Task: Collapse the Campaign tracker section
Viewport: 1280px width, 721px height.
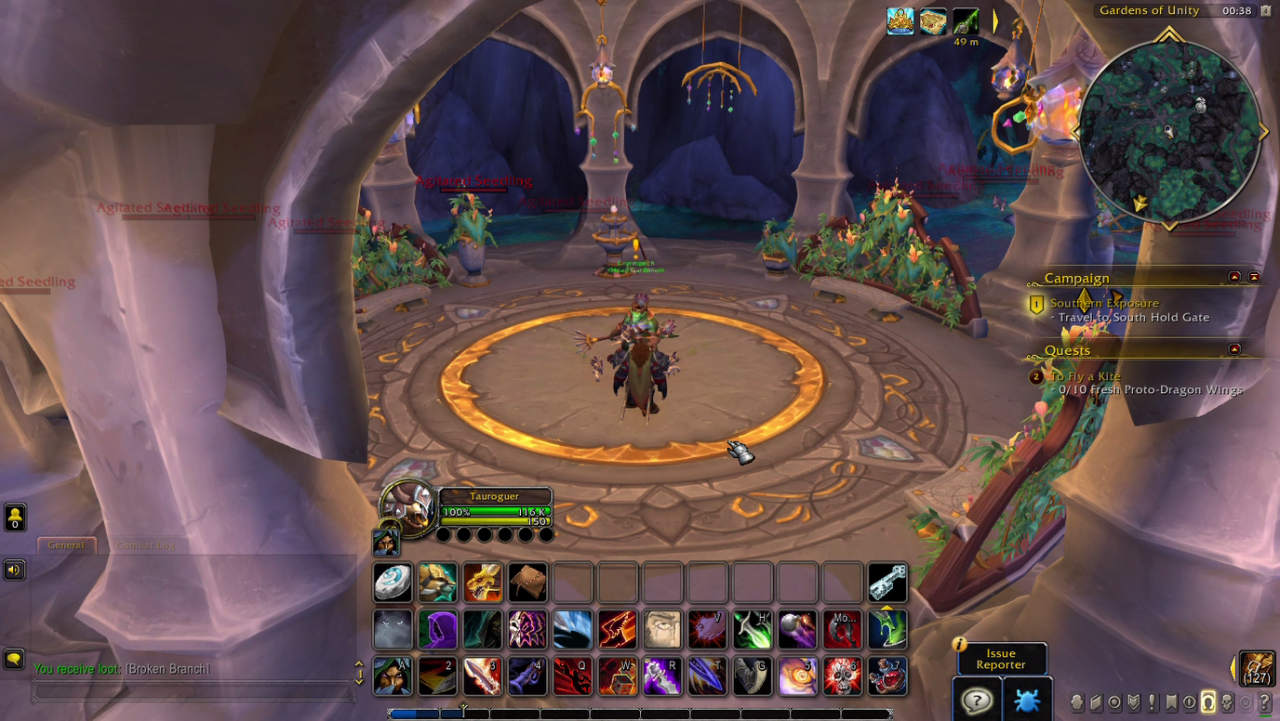Action: [x=1234, y=277]
